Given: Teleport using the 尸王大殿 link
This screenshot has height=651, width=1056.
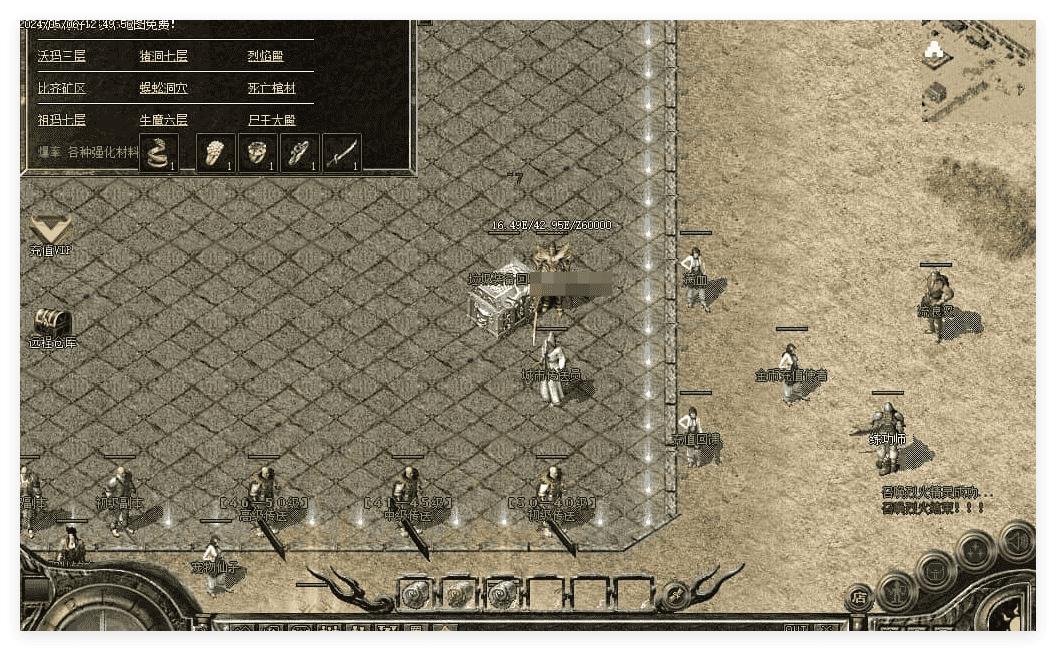Looking at the screenshot, I should (272, 120).
